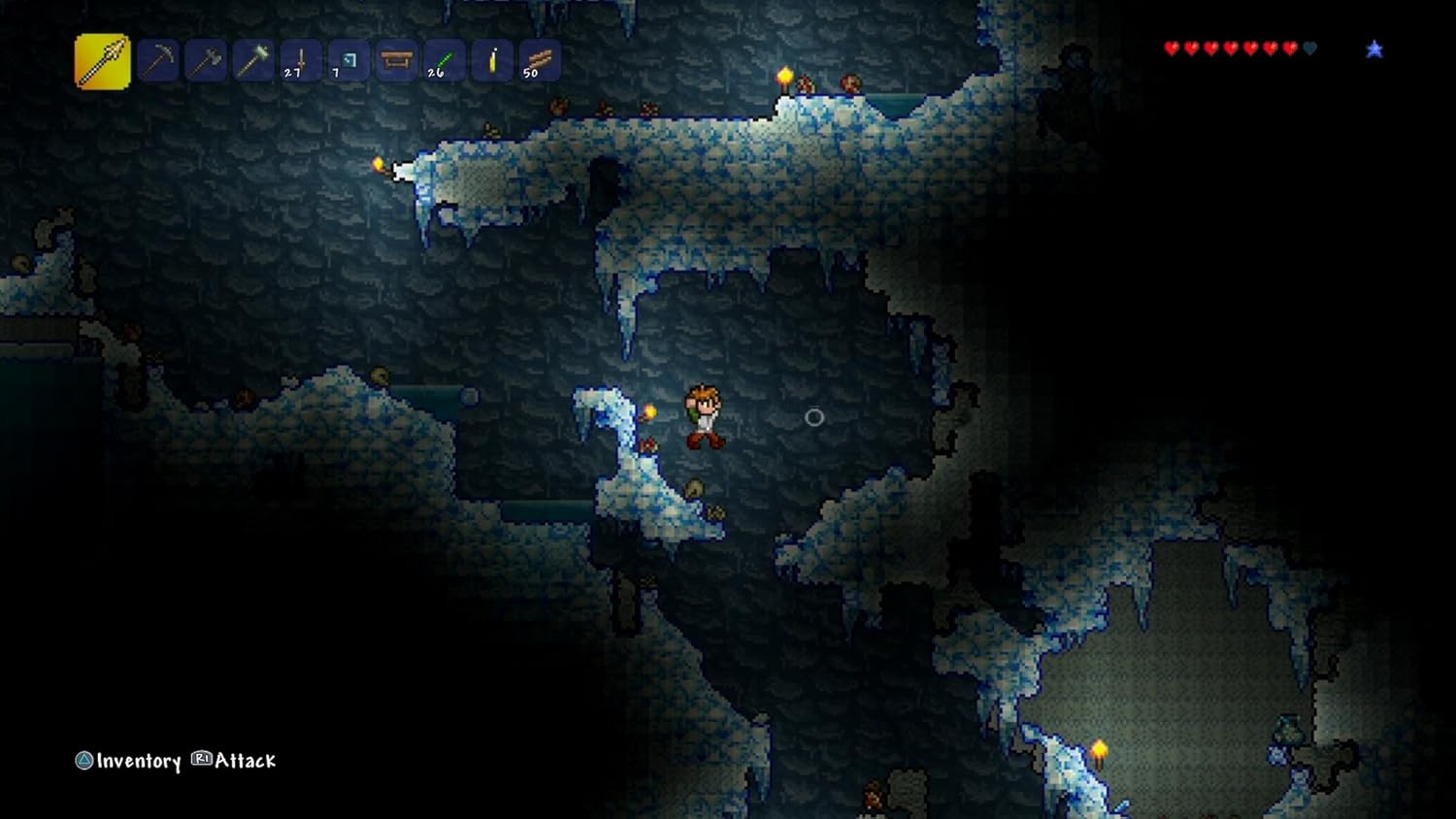Click the crosshair cursor reticle

813,417
